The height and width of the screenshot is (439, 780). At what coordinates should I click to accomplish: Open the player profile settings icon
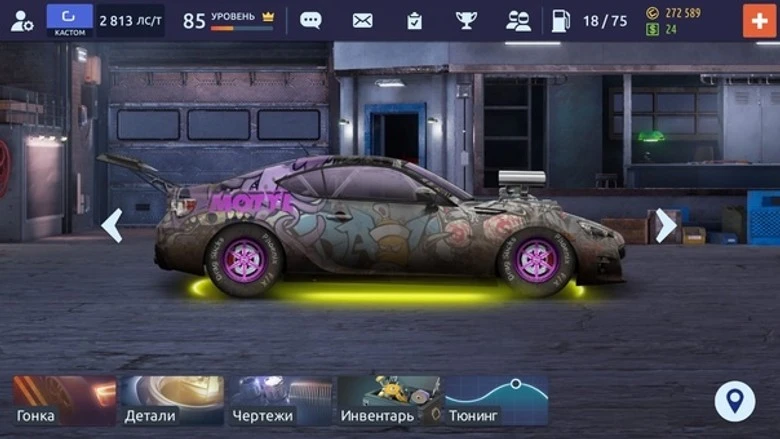pos(21,20)
